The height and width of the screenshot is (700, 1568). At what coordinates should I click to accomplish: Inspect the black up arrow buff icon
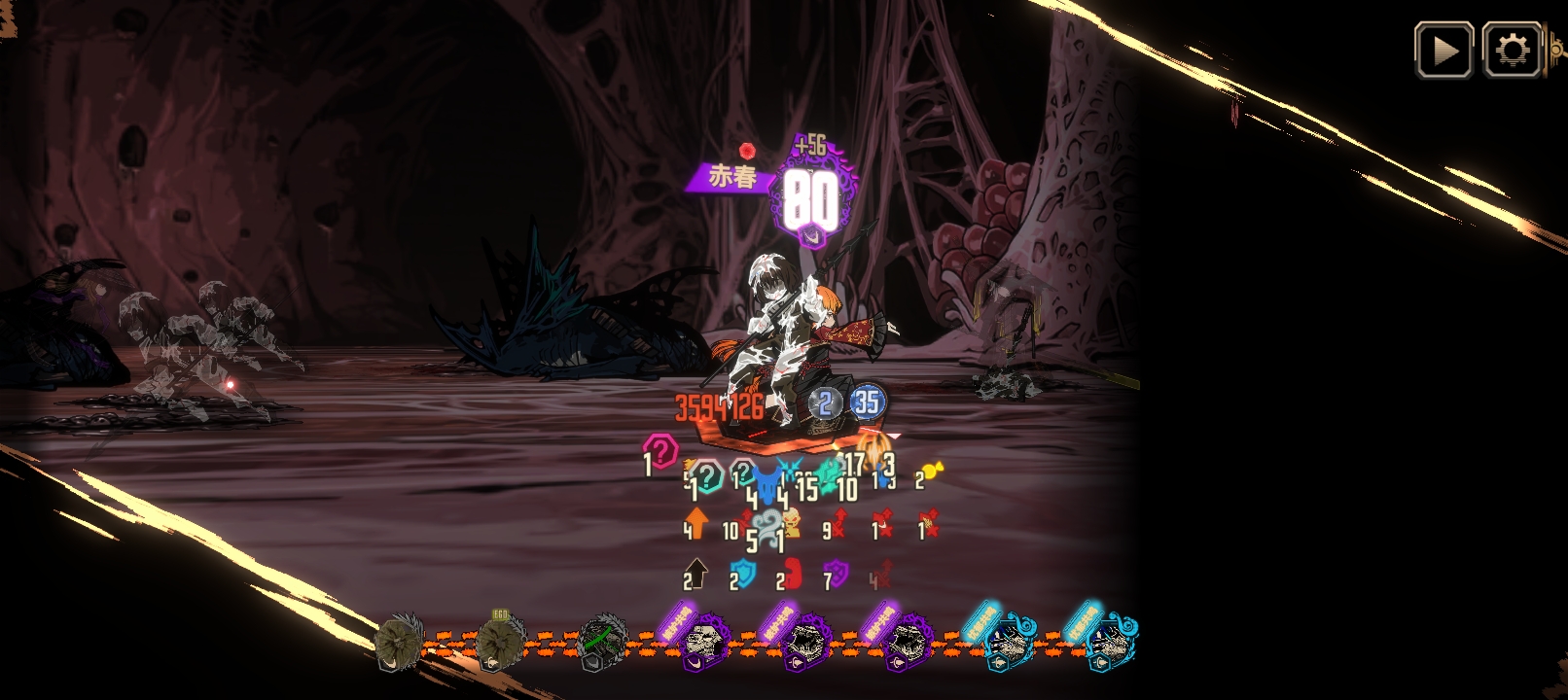[696, 573]
